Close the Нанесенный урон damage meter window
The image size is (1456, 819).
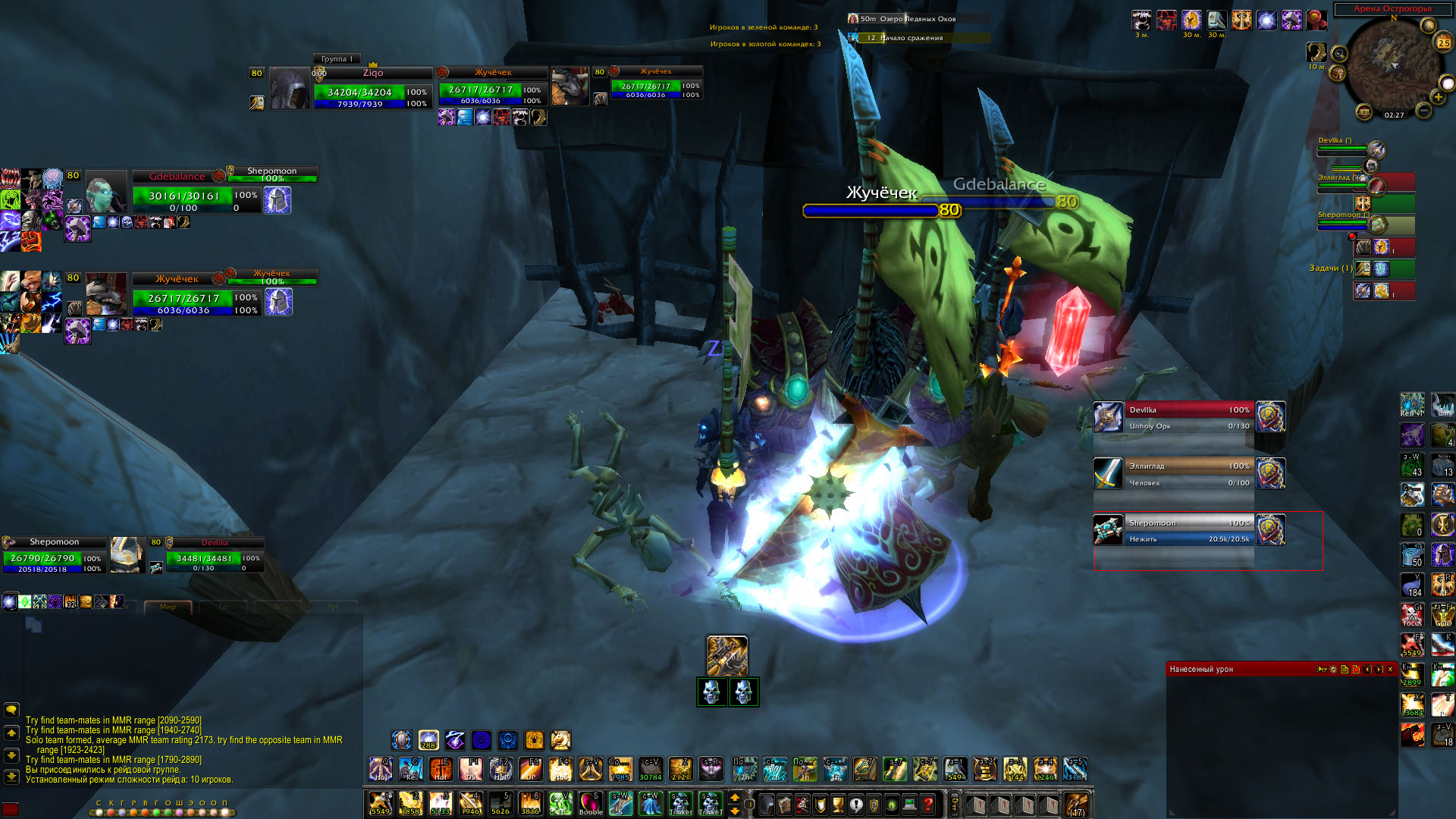pyautogui.click(x=1390, y=670)
